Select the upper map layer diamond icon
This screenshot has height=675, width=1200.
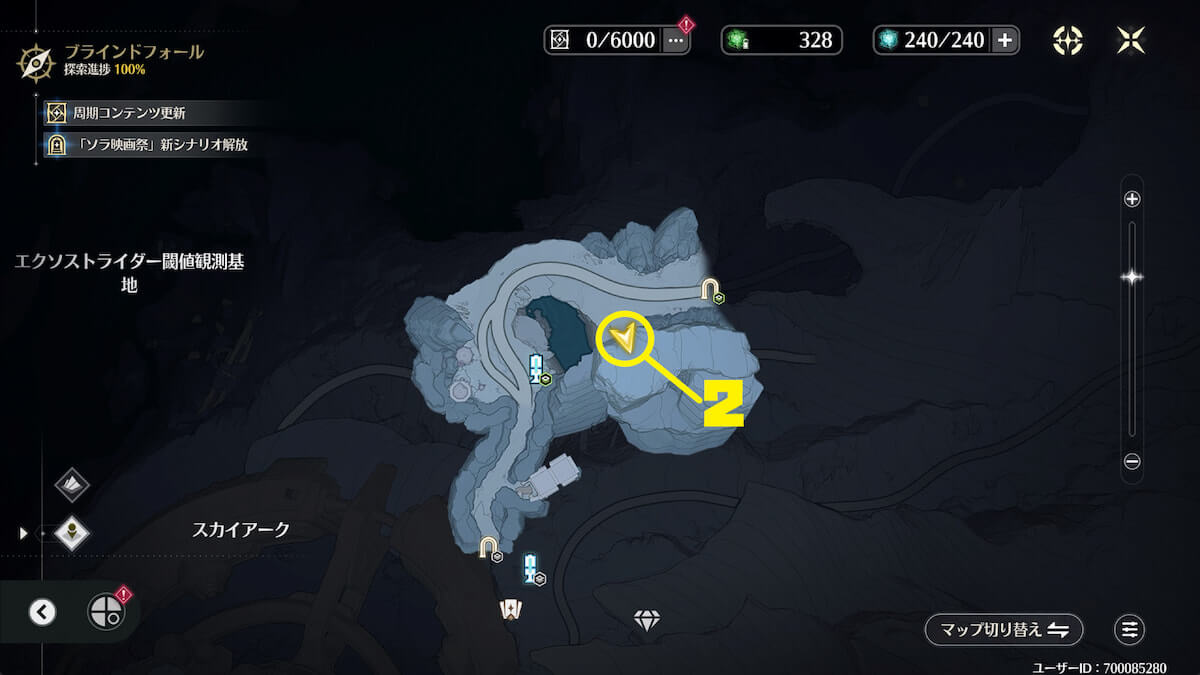(72, 485)
